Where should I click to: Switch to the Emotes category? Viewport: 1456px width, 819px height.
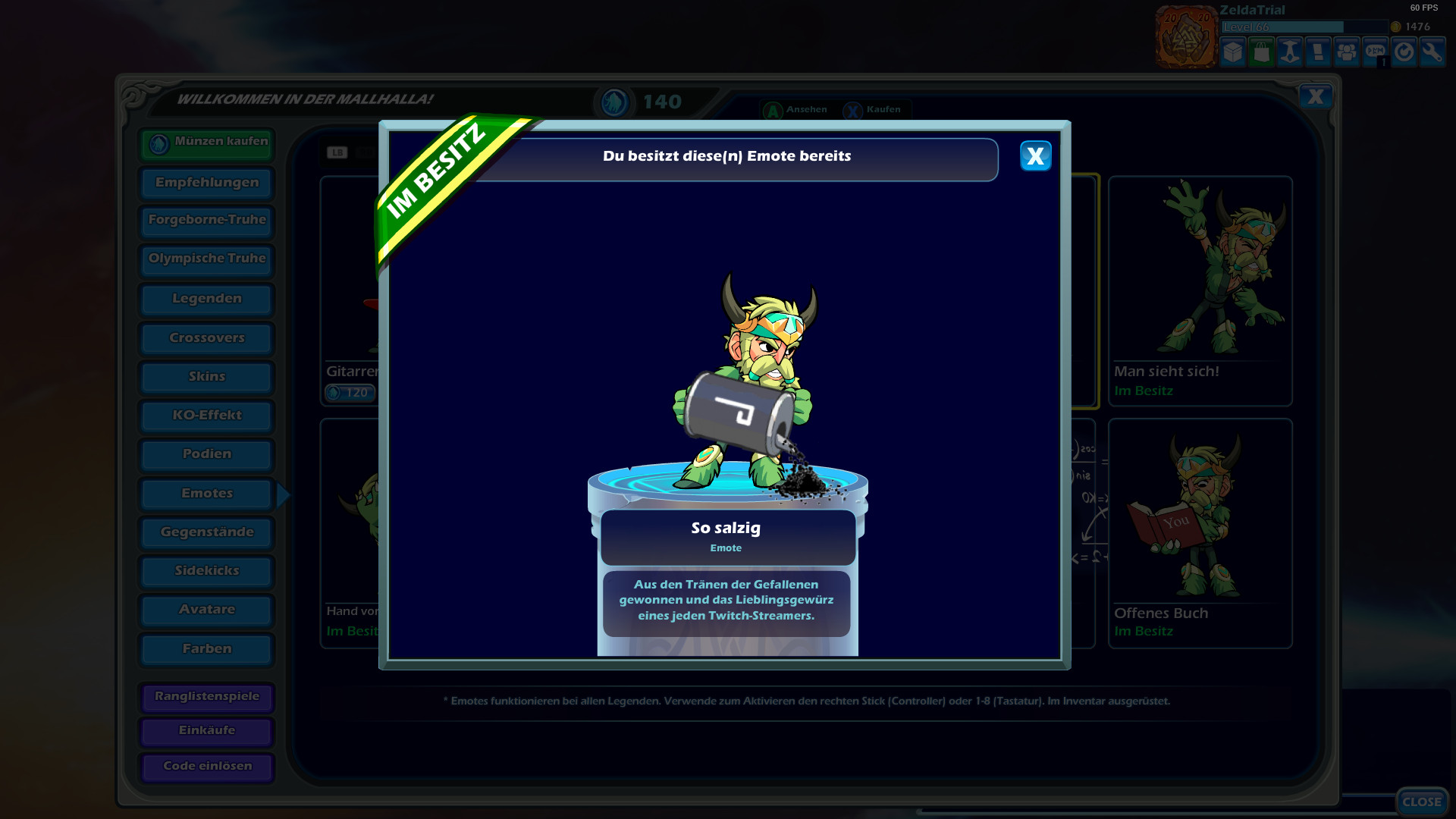[x=206, y=493]
